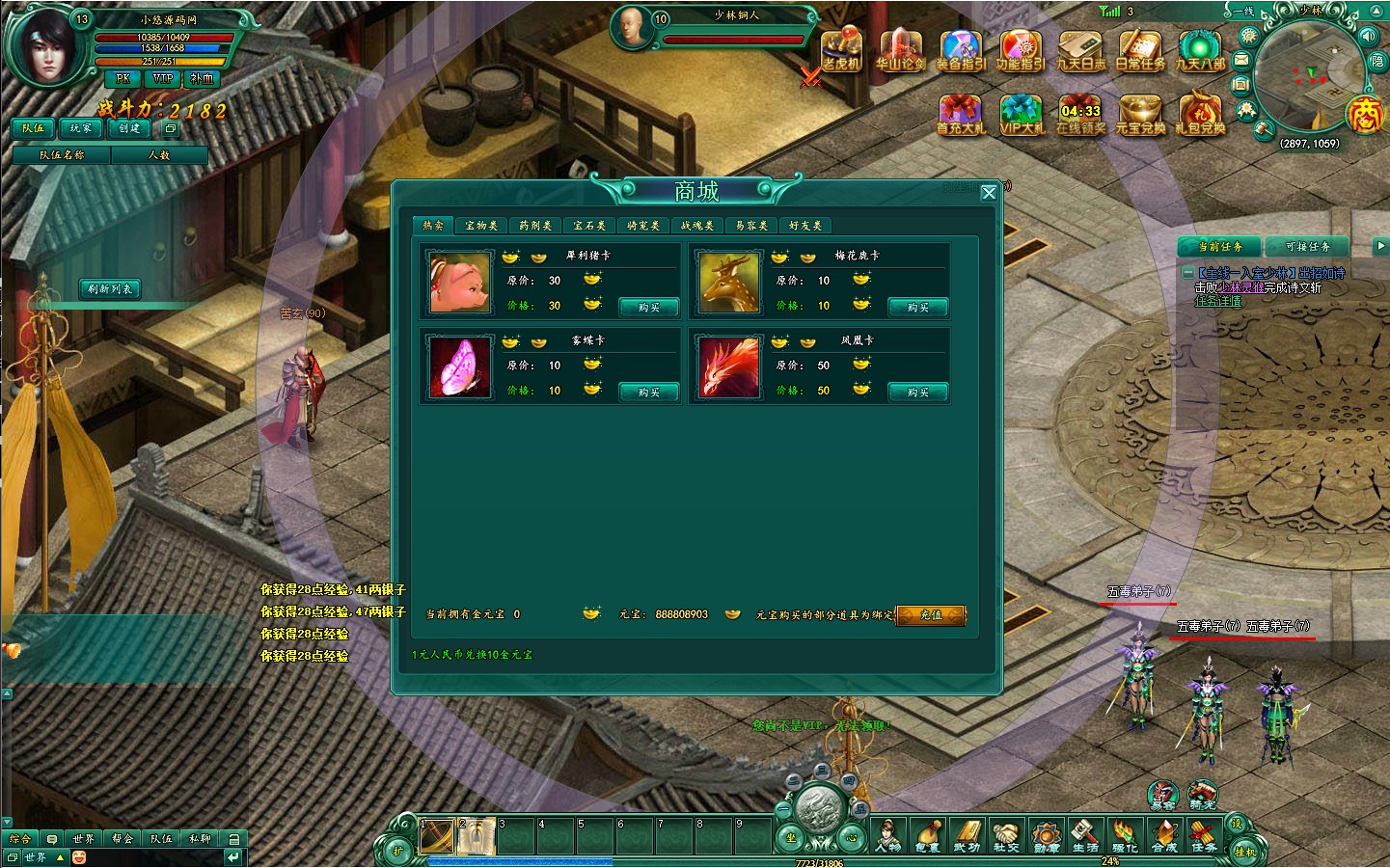1390x868 pixels.
Task: Open the 包裹 bag inventory
Action: click(x=927, y=835)
